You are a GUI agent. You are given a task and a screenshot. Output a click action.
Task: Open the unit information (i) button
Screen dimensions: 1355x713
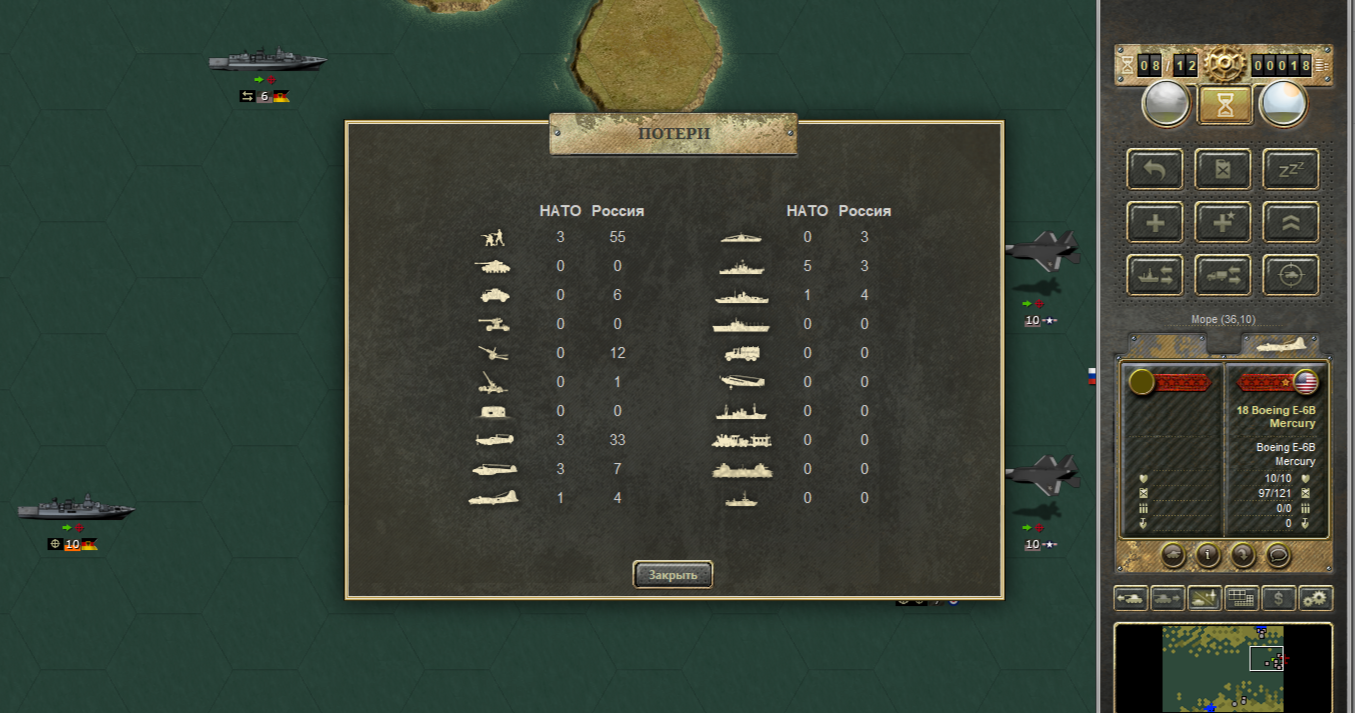[x=1208, y=553]
